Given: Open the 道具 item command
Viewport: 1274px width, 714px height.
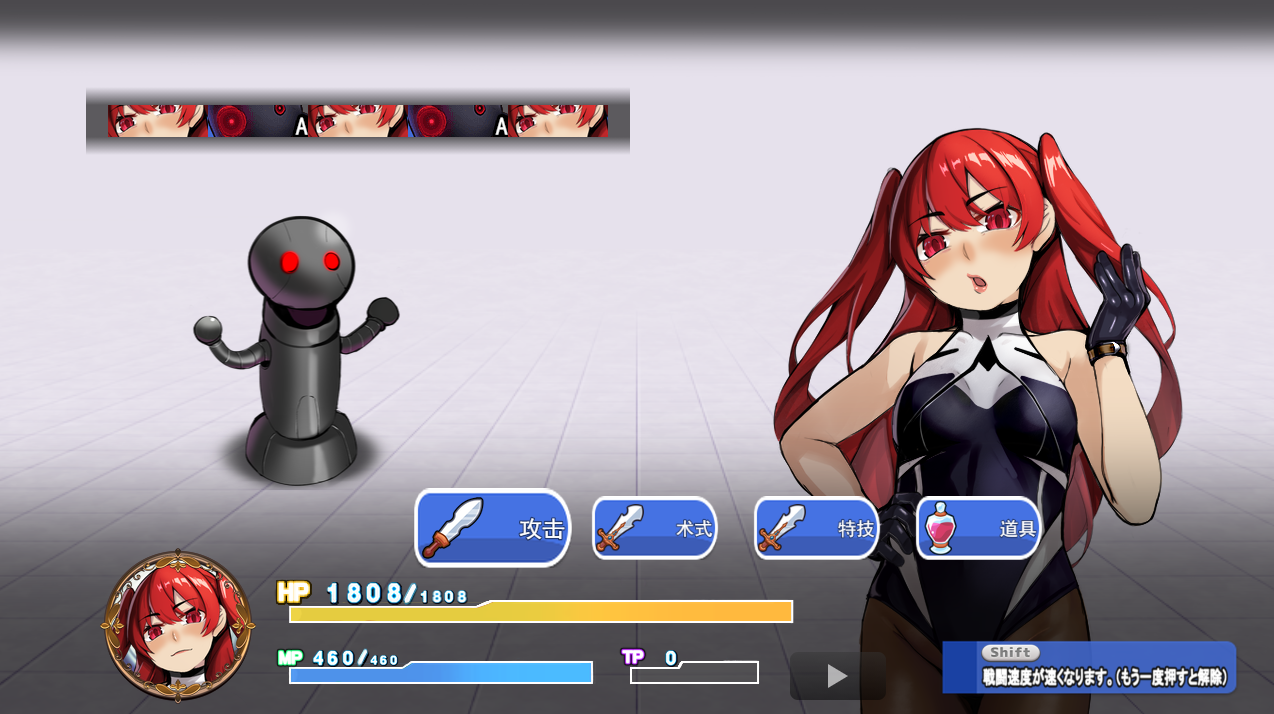Looking at the screenshot, I should click(978, 528).
